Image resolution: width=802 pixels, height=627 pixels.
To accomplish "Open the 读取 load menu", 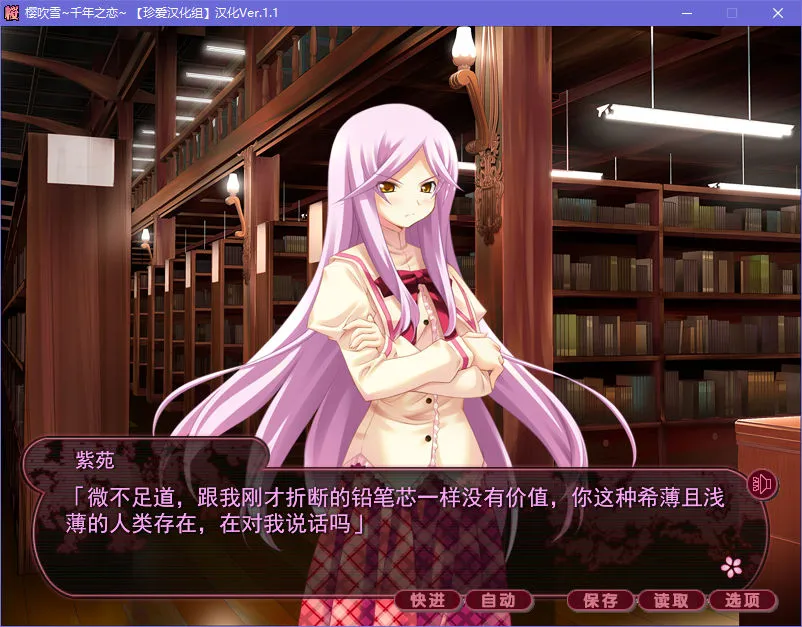I will (x=672, y=600).
